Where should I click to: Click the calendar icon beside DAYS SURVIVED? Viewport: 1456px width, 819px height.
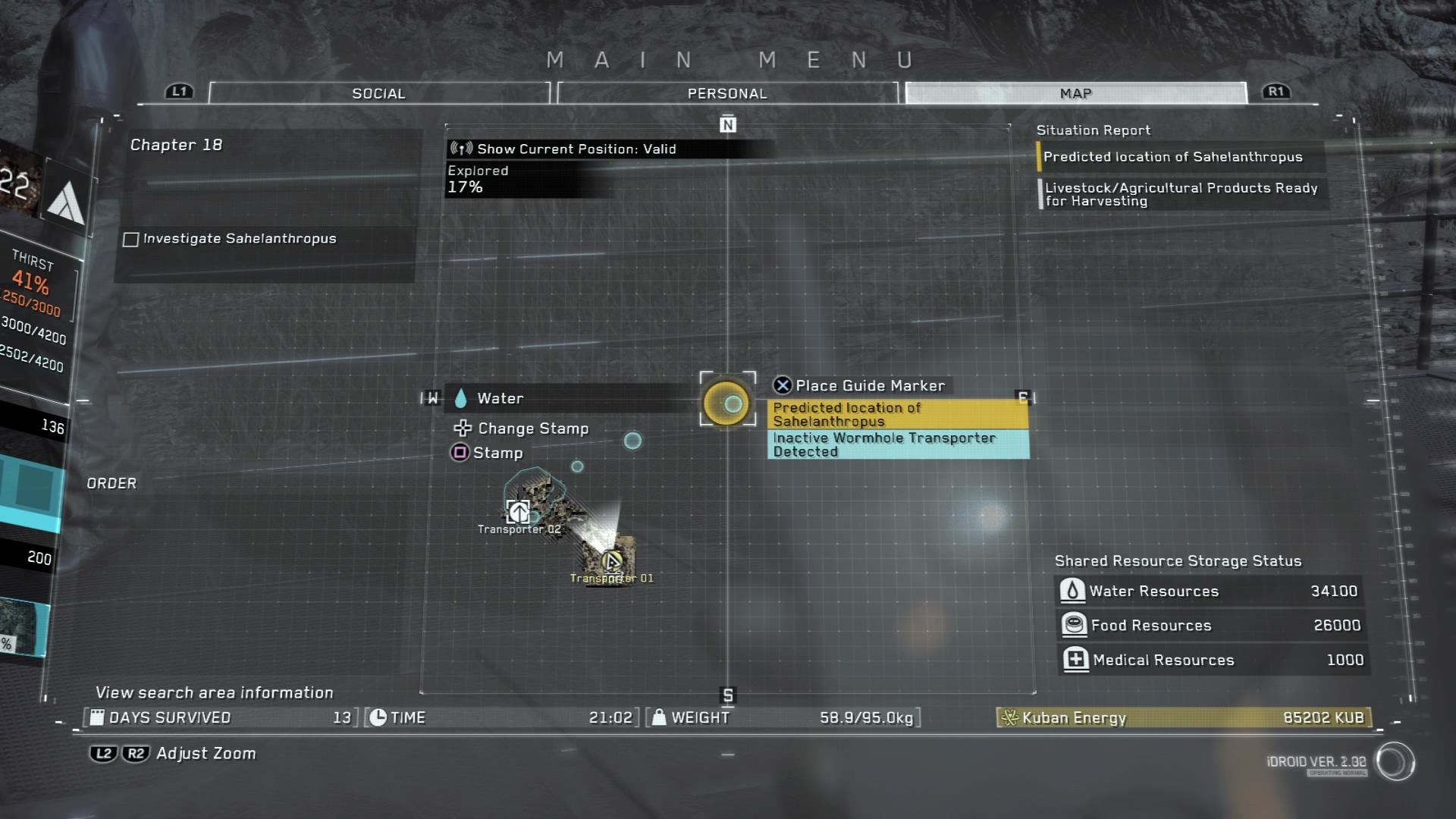coord(97,717)
